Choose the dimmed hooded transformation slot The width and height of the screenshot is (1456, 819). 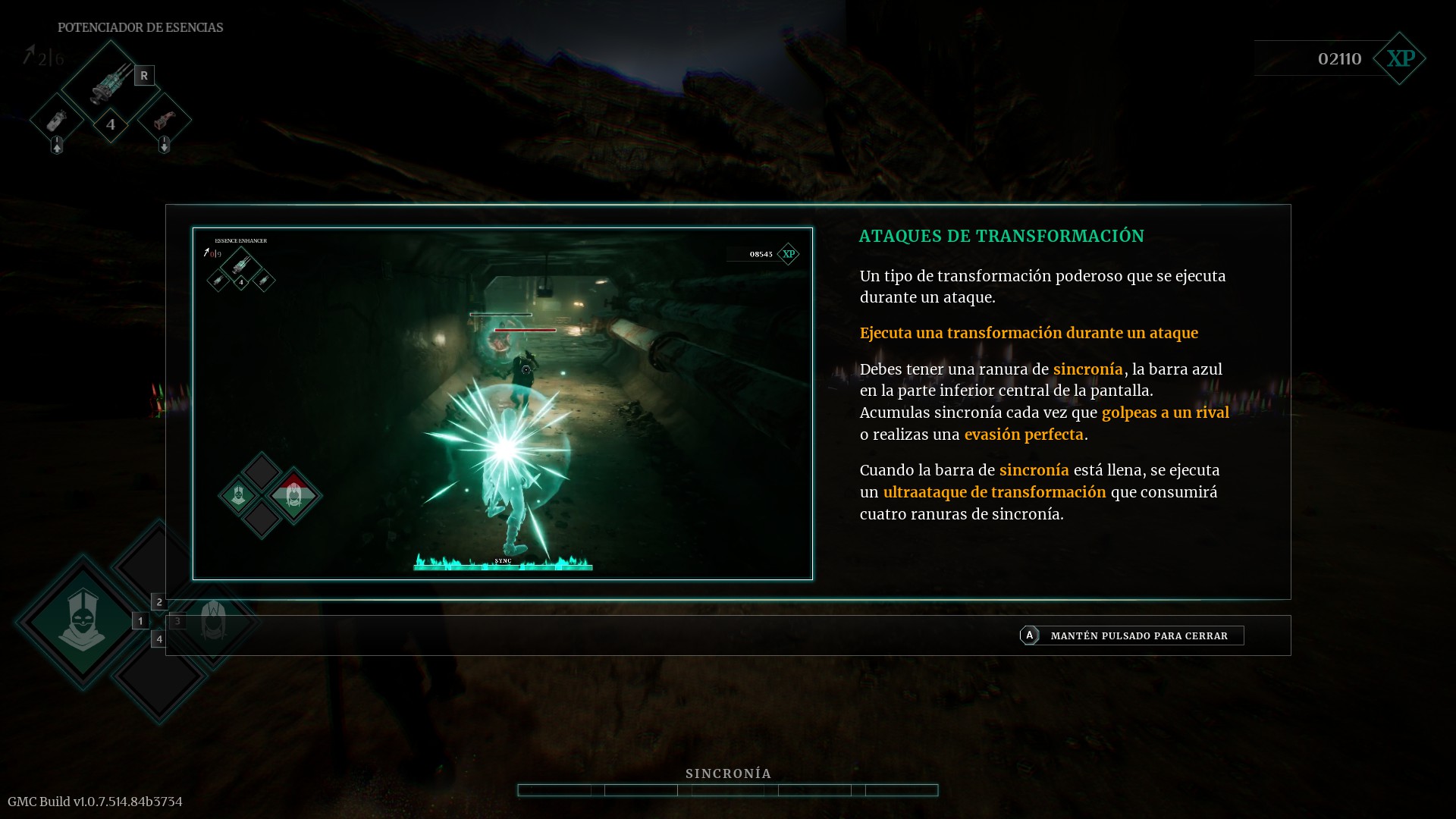tap(214, 622)
